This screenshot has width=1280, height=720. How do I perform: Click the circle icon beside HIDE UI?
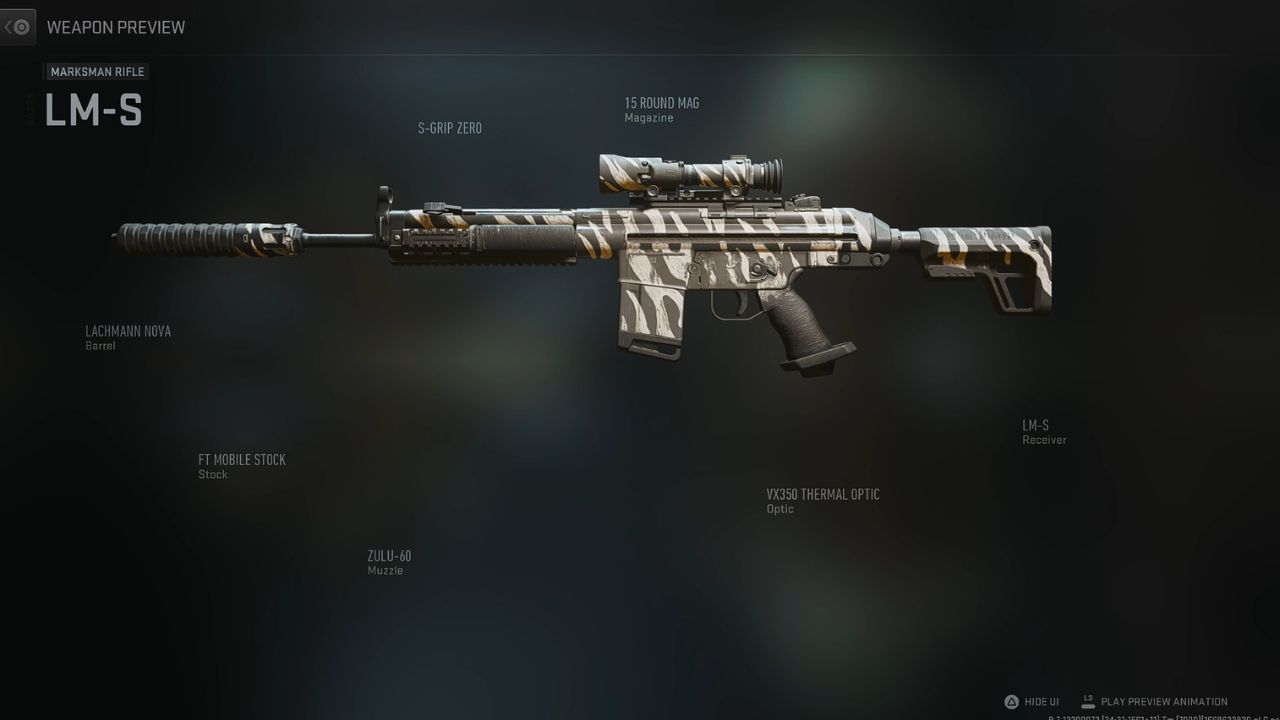pyautogui.click(x=1011, y=701)
